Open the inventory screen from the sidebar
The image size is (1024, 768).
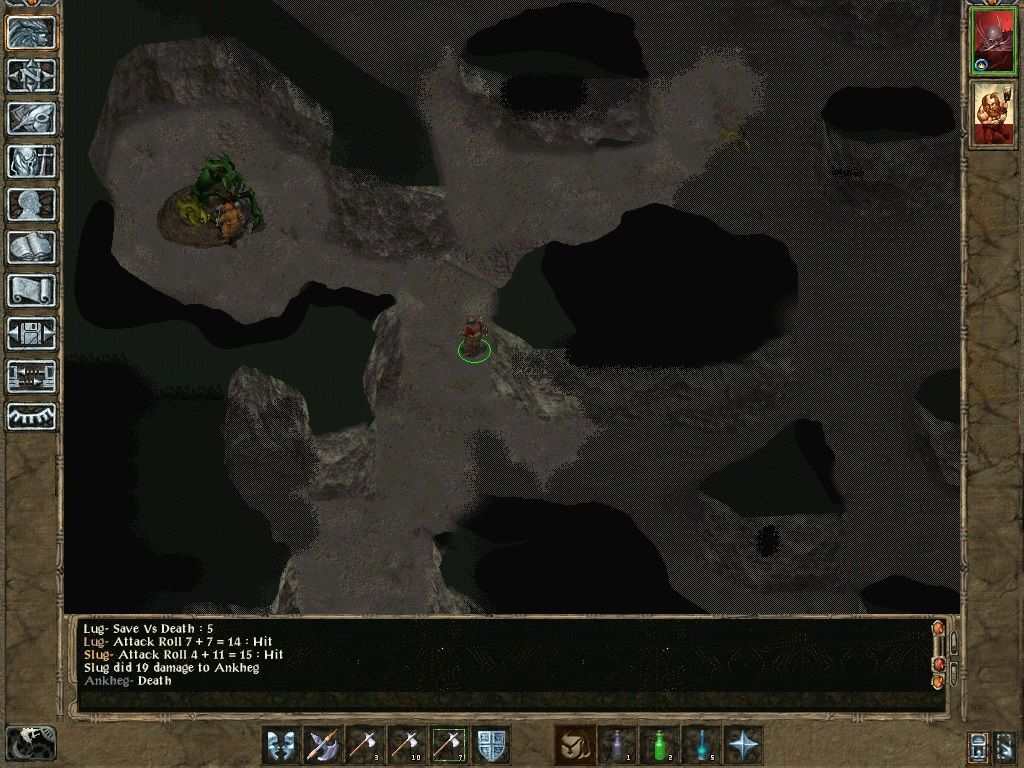pos(32,161)
